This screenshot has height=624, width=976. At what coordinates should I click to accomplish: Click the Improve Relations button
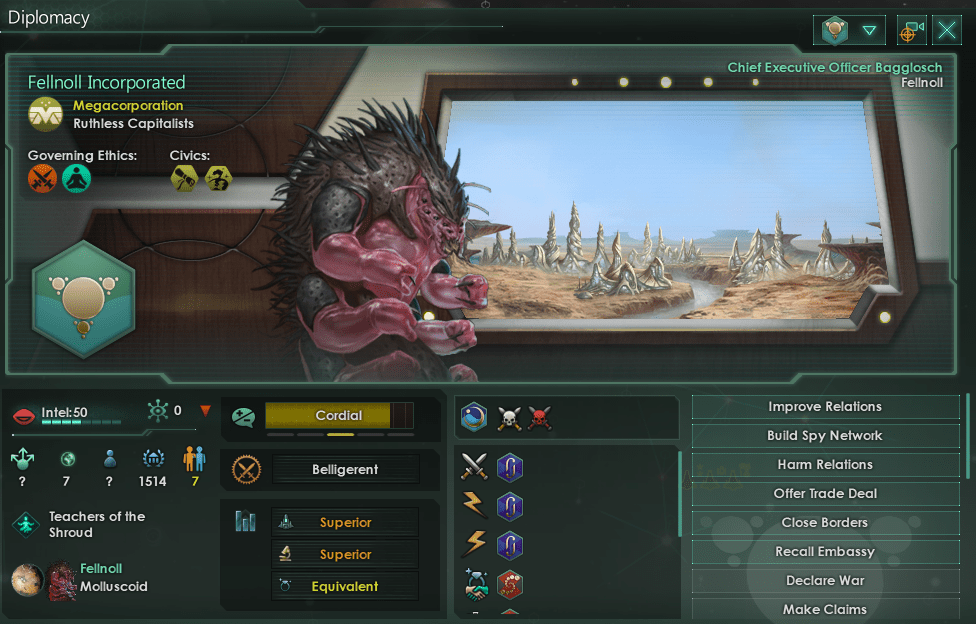click(x=825, y=407)
